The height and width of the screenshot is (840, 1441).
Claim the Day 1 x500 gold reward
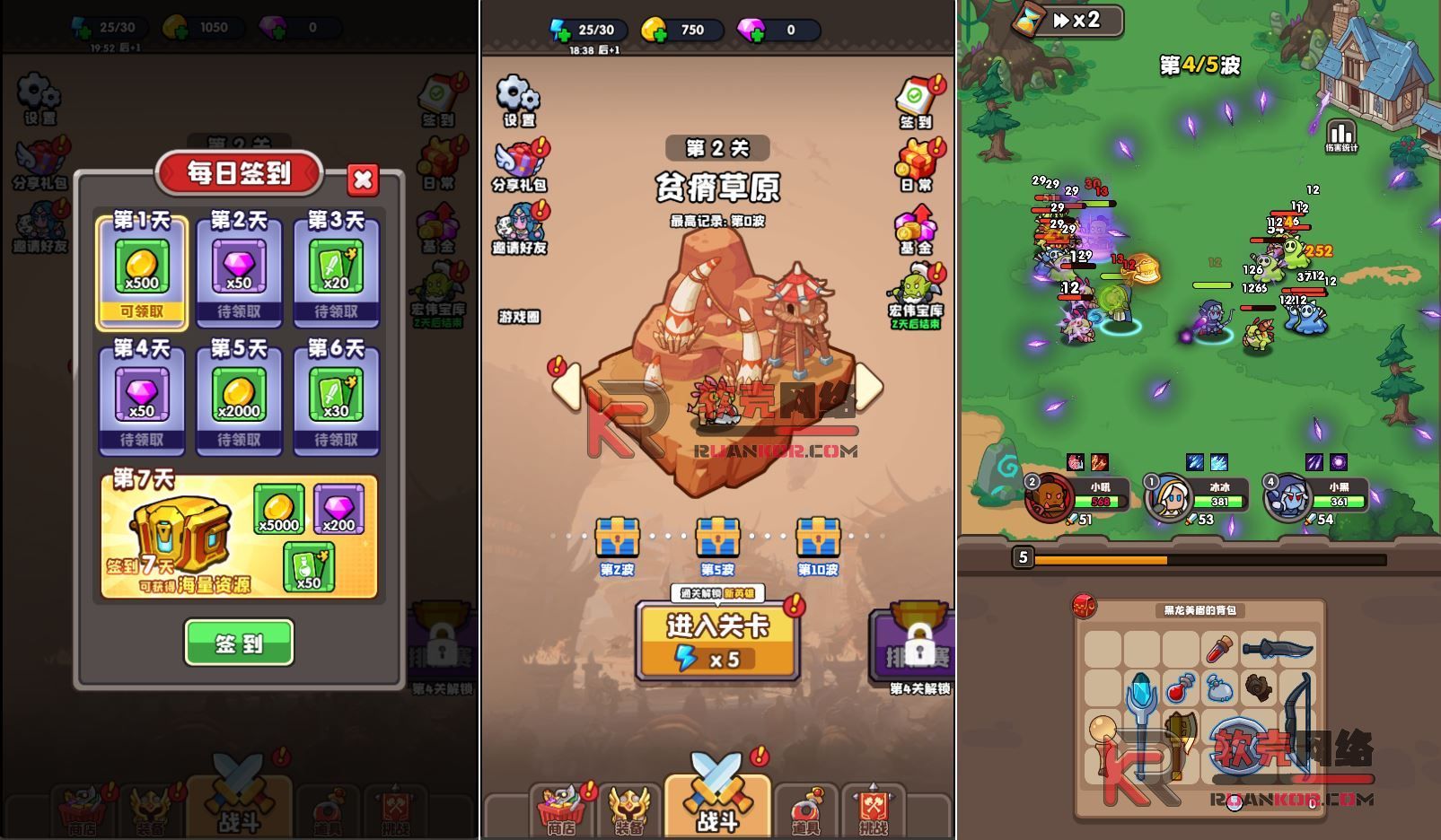142,269
